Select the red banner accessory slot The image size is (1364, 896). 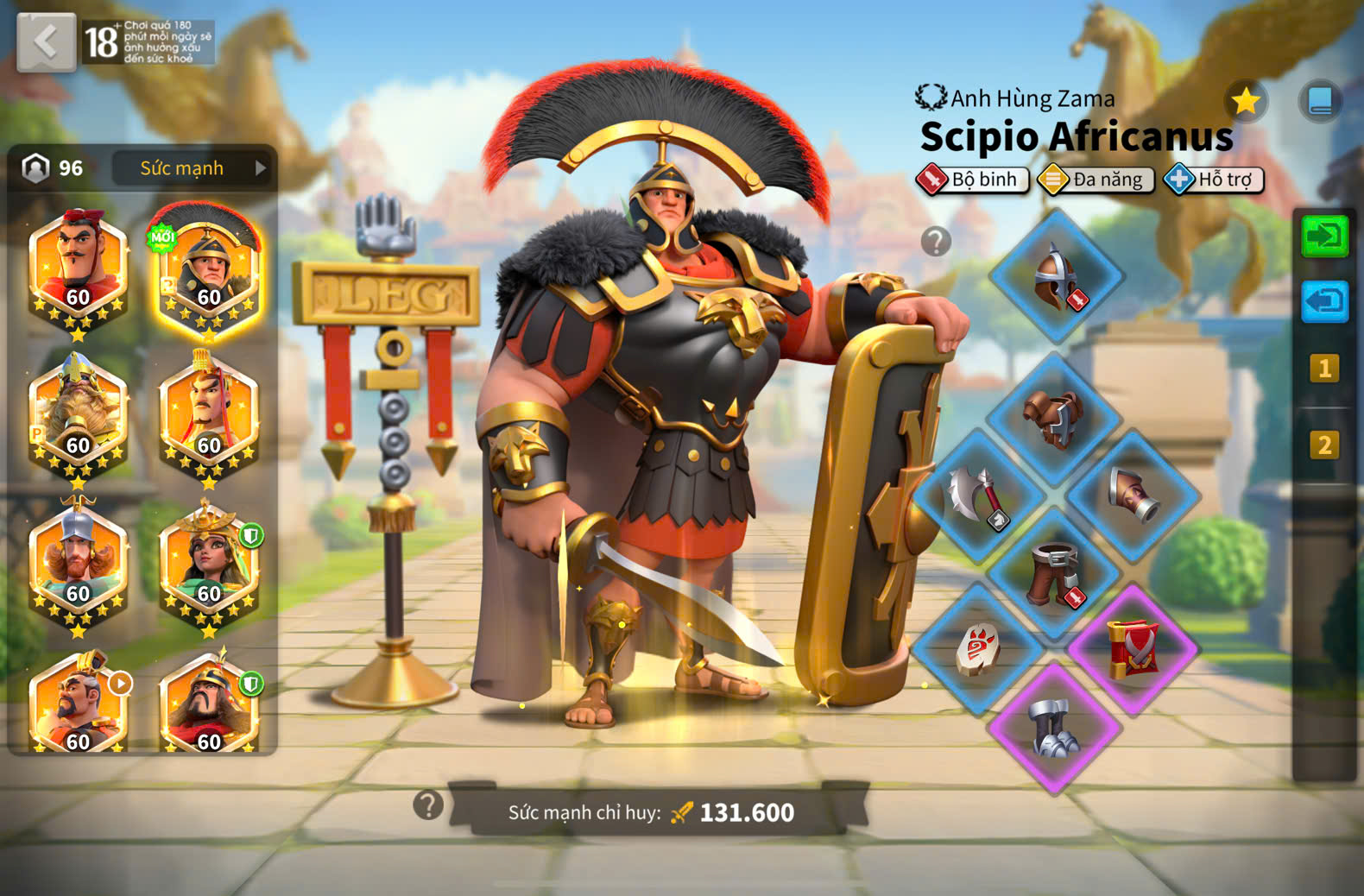tap(1133, 649)
